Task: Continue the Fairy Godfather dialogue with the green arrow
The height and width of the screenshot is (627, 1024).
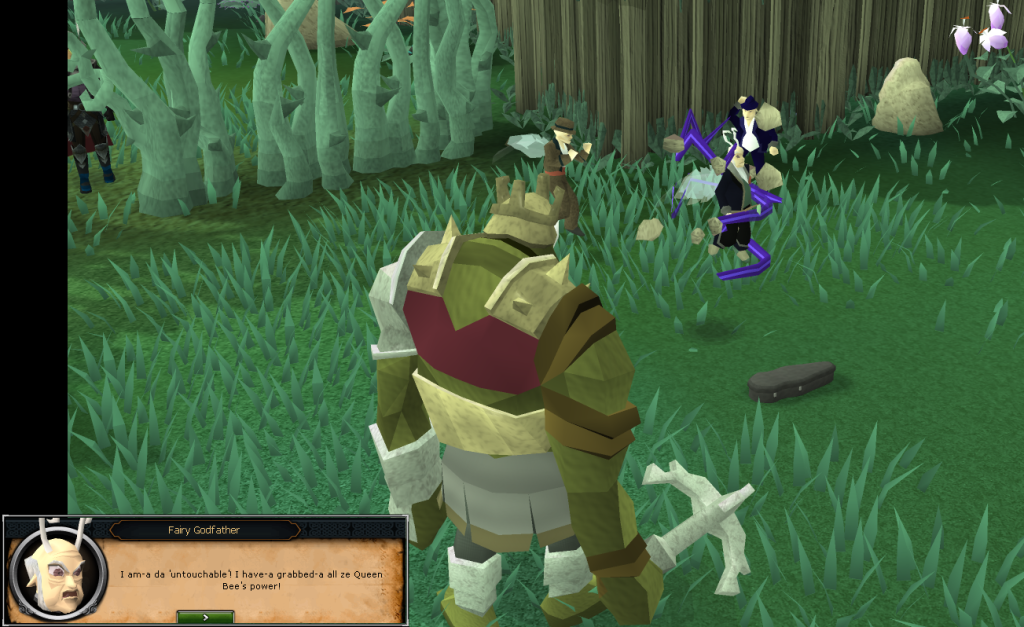Action: (205, 616)
